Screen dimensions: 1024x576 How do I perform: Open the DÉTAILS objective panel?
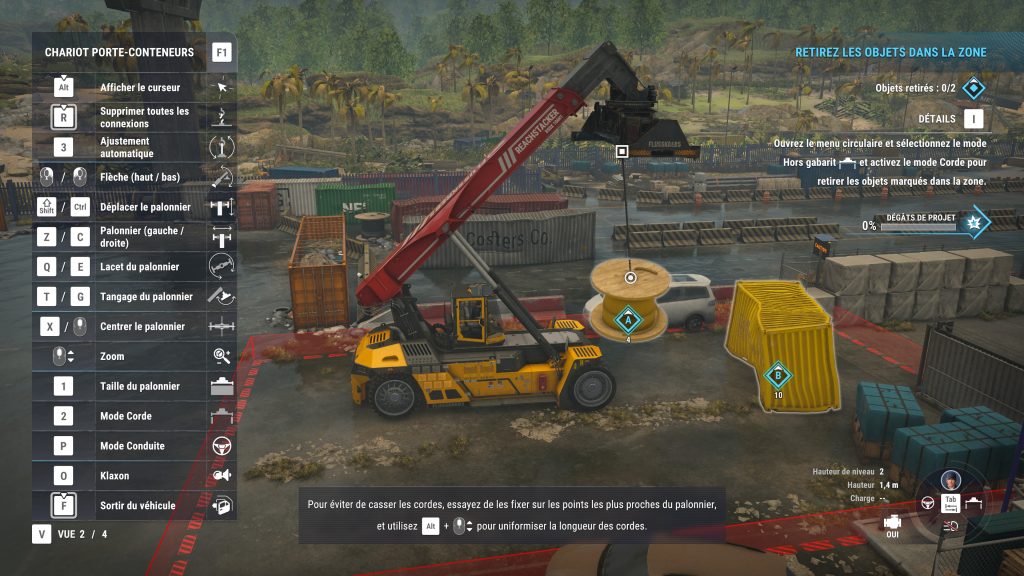click(x=973, y=119)
